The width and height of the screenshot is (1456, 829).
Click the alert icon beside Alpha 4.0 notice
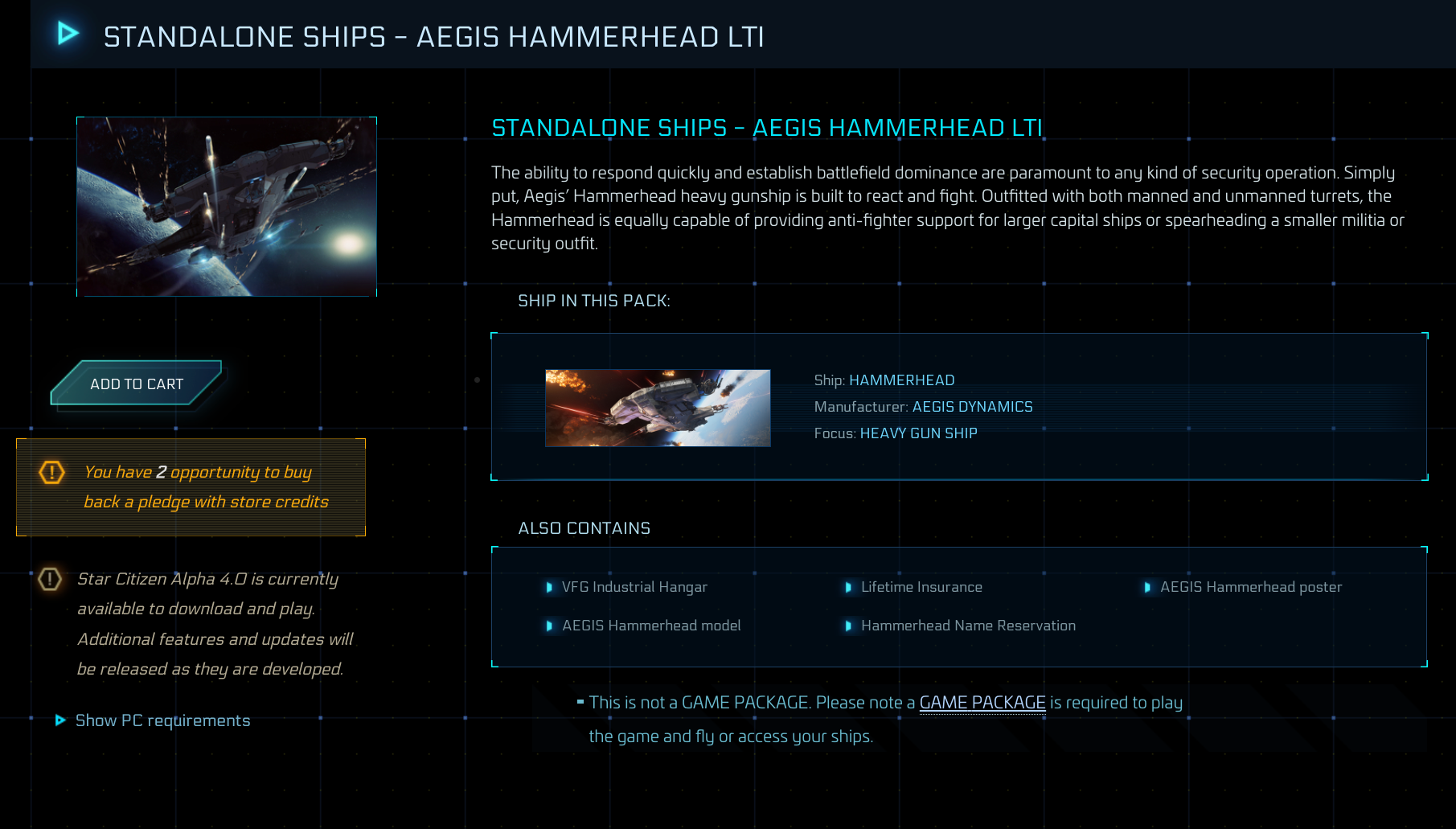pos(51,580)
